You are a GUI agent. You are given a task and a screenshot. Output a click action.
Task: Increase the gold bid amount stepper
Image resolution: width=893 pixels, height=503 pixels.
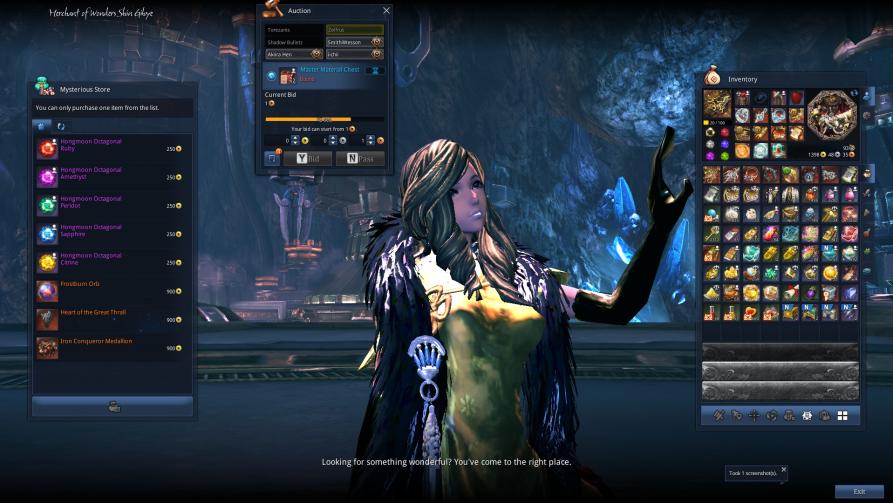(293, 138)
